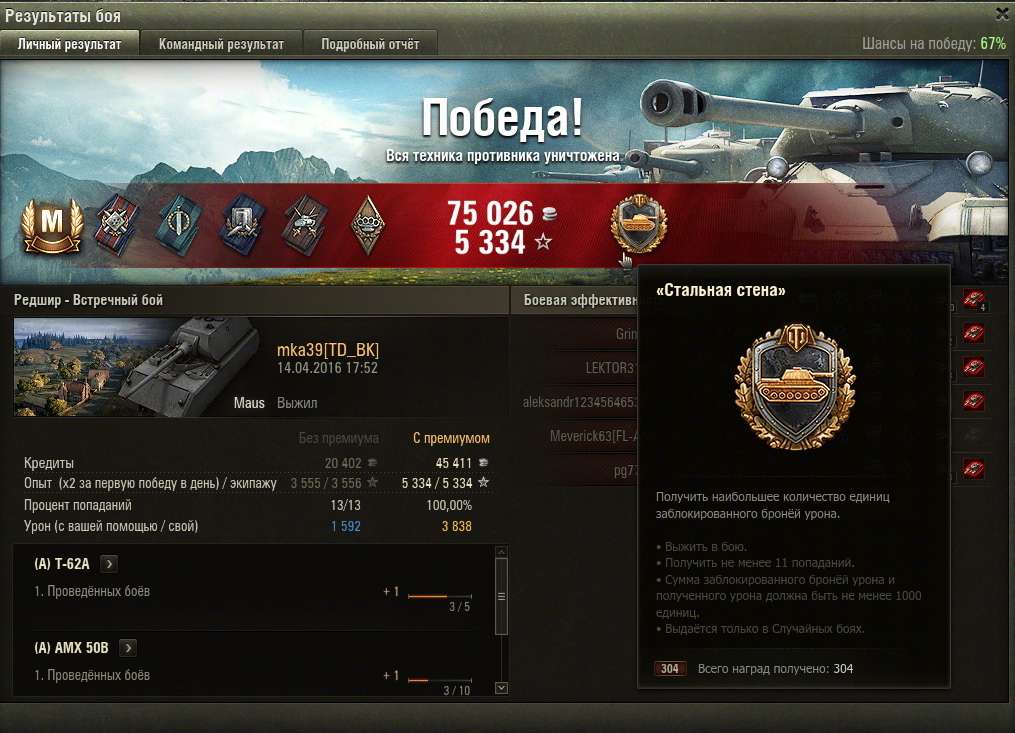Viewport: 1015px width, 733px height.
Task: Click the brass knuckles diamond medal
Action: pyautogui.click(x=367, y=225)
